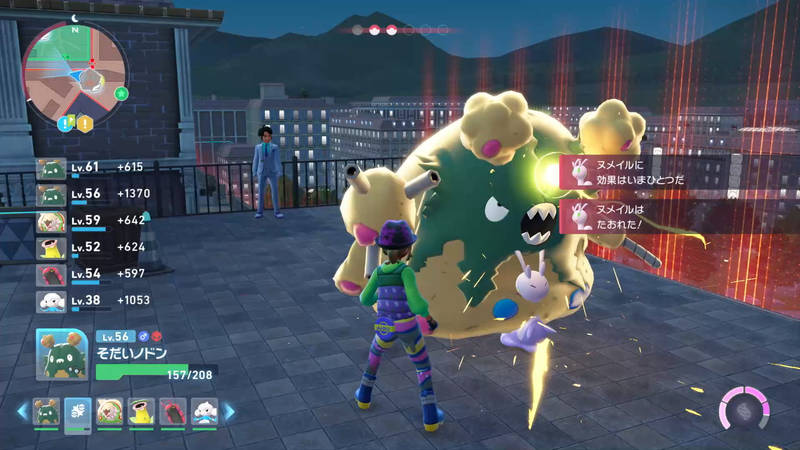Screen dimensions: 800x450
Task: Select the white Pokémon slot in the bottom bar
Action: coord(203,412)
